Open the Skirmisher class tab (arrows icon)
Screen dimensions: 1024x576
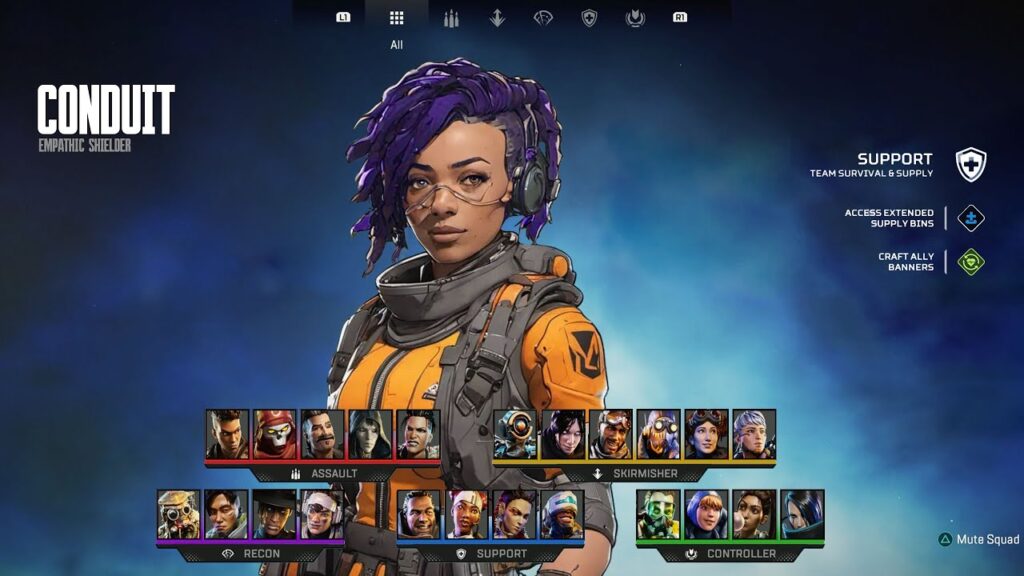click(x=497, y=18)
